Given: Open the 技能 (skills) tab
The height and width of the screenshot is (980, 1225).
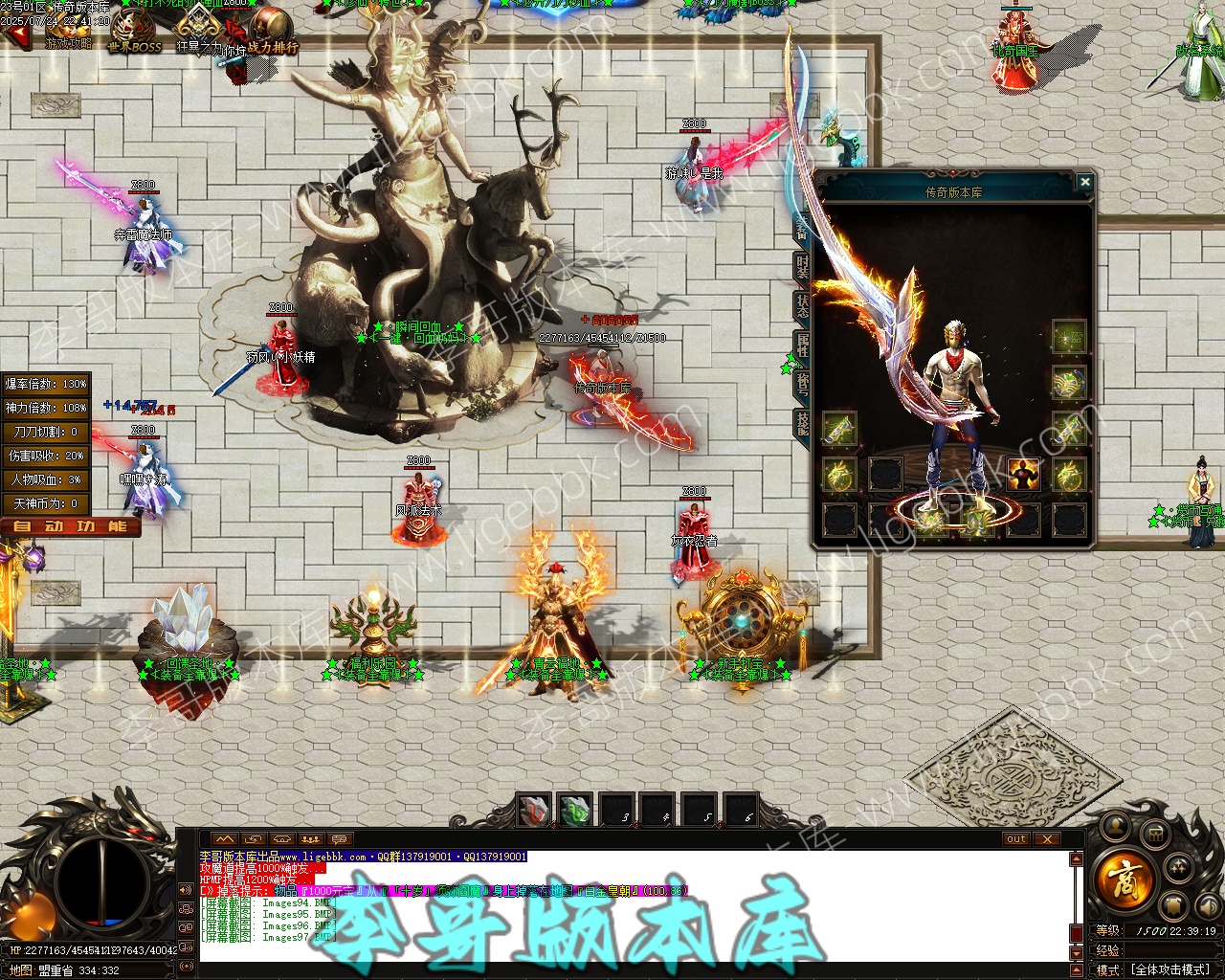Looking at the screenshot, I should pos(802,422).
